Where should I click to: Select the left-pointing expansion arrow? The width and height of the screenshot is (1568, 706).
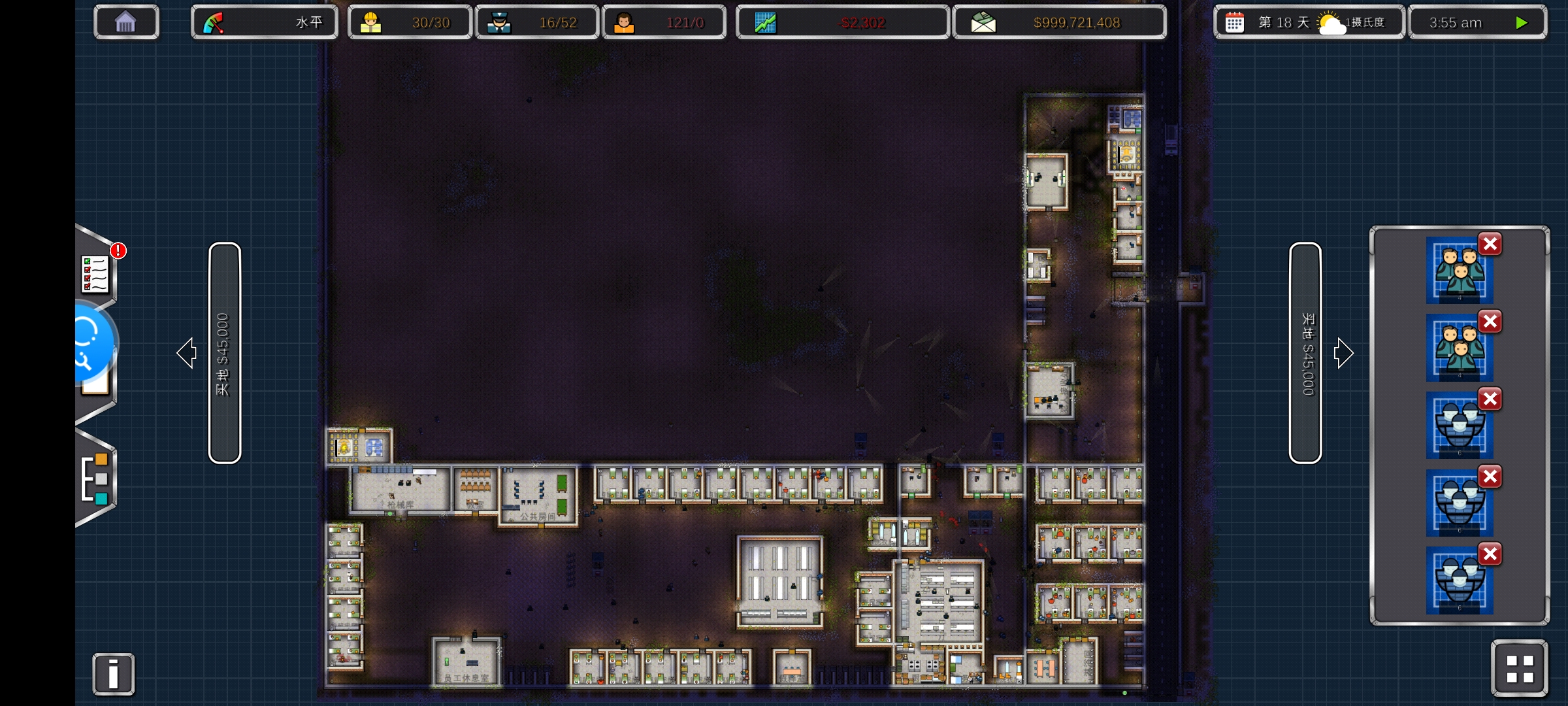[187, 353]
